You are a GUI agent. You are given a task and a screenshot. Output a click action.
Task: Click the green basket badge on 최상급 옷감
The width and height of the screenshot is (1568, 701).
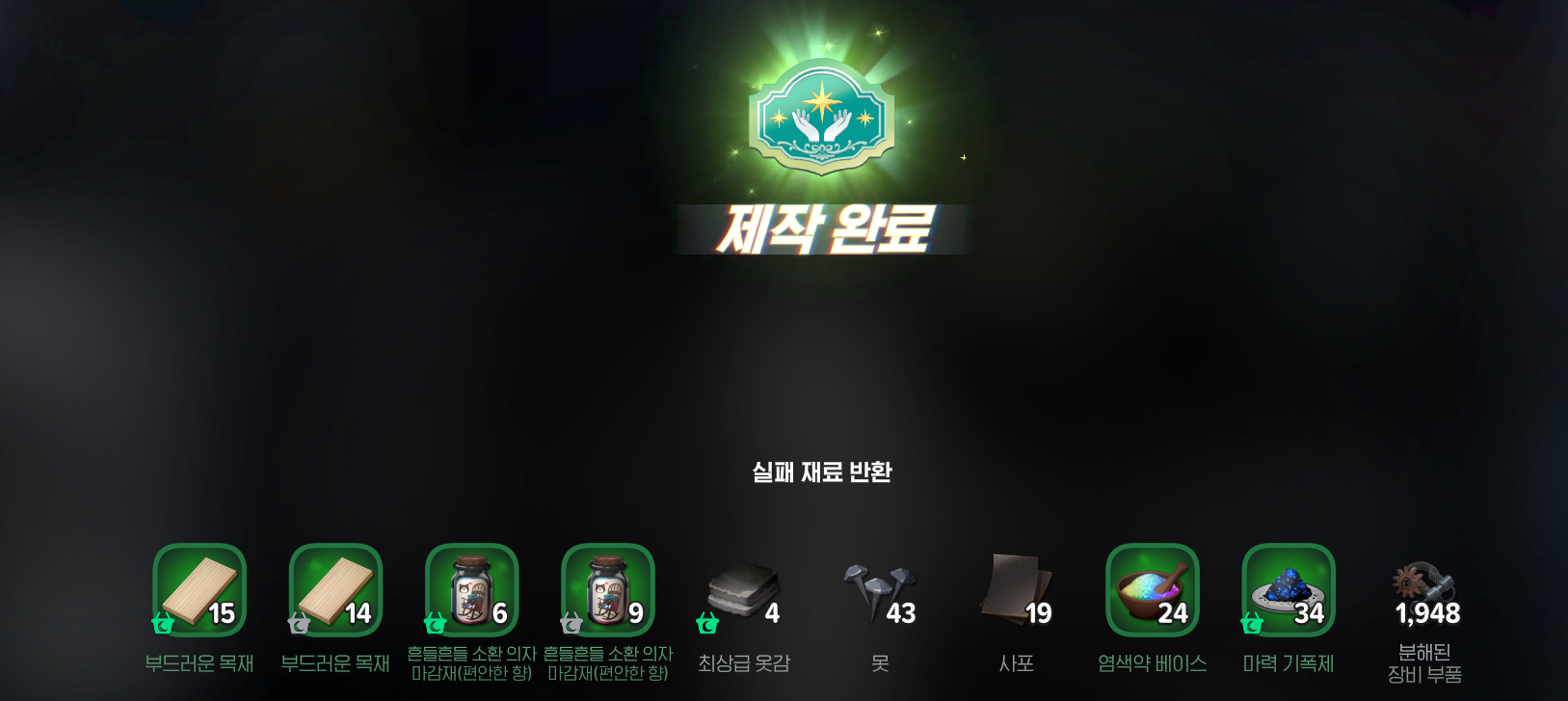coord(706,625)
